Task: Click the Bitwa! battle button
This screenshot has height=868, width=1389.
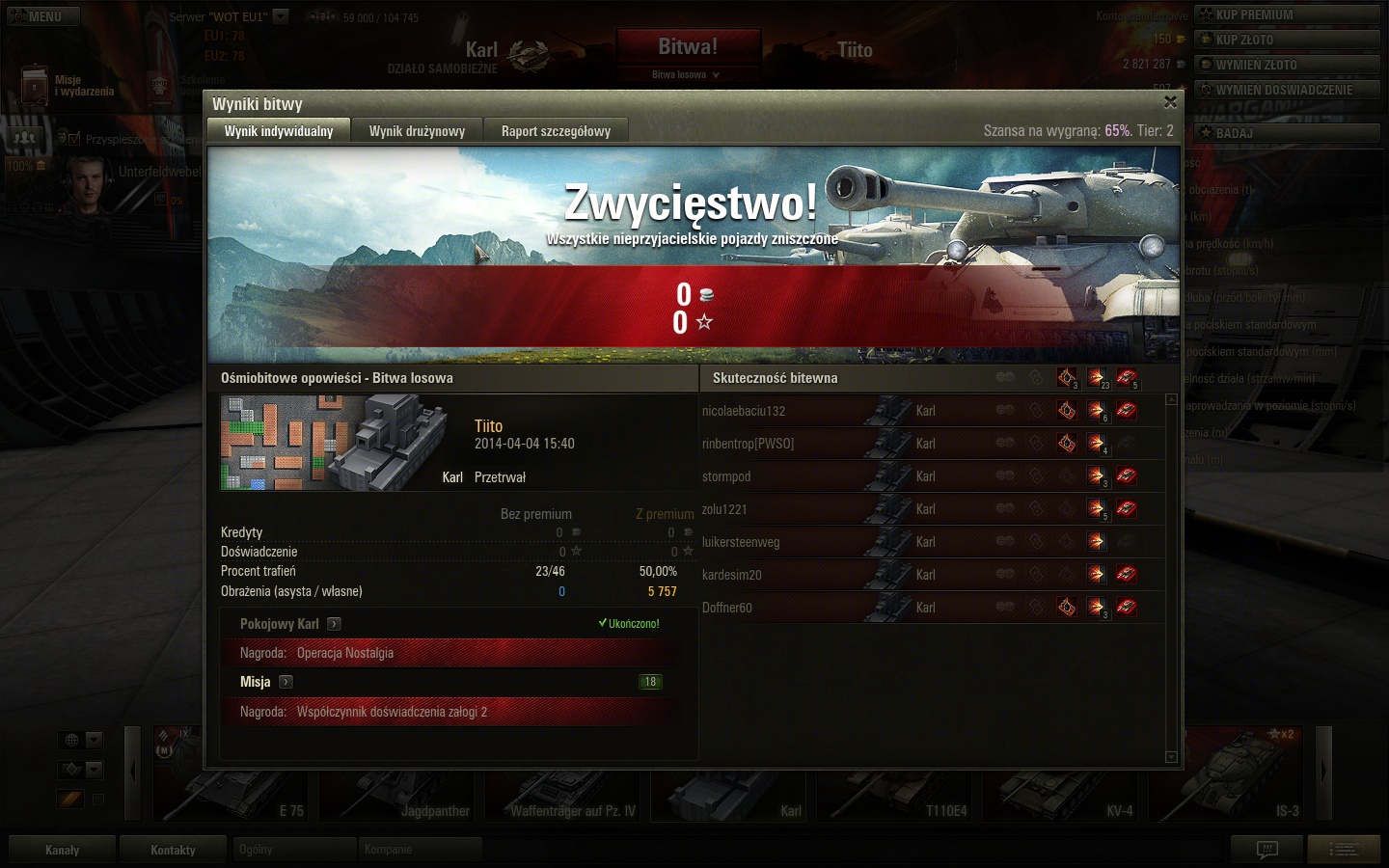Action: (688, 48)
